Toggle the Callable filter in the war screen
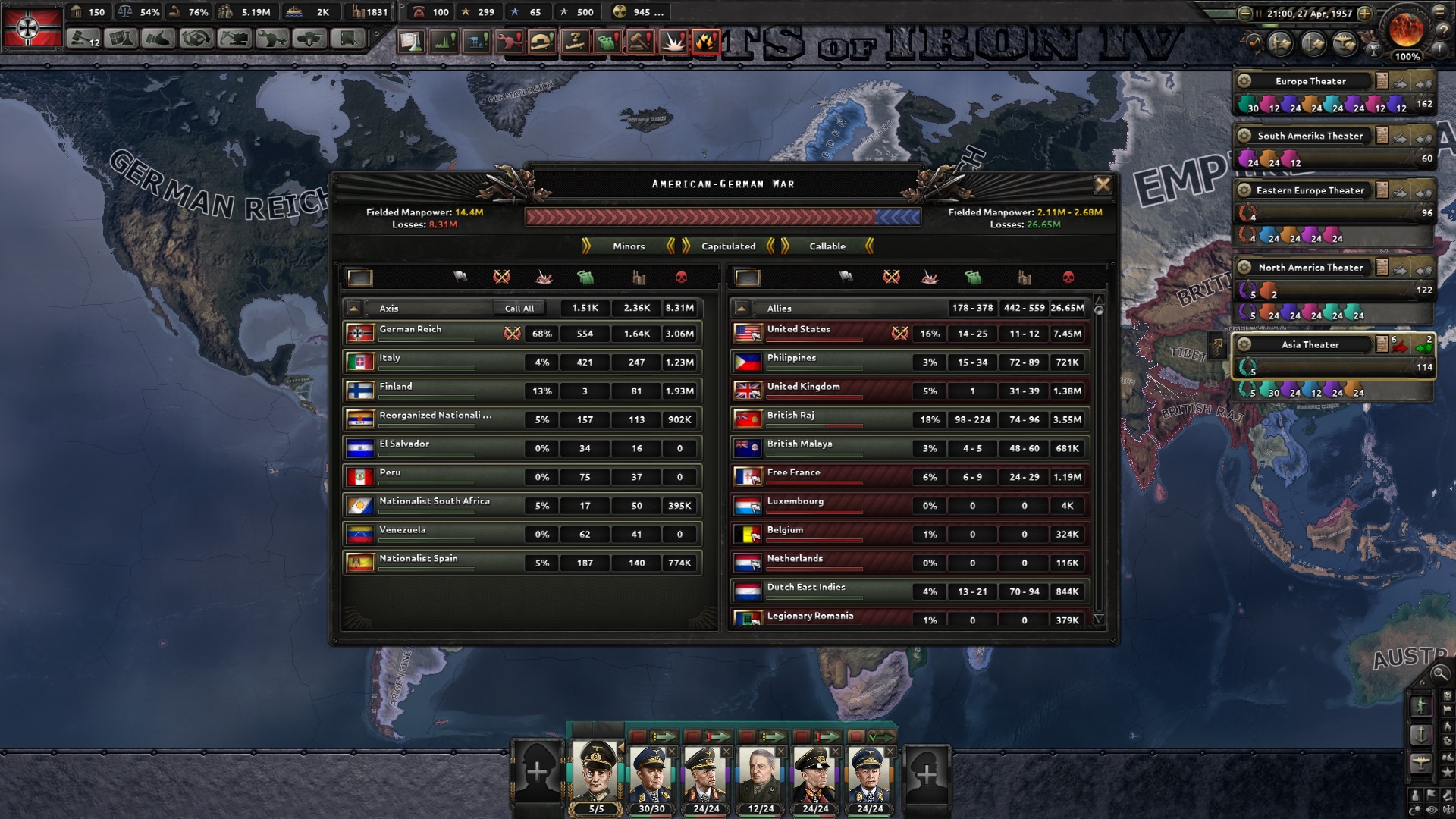 [829, 246]
